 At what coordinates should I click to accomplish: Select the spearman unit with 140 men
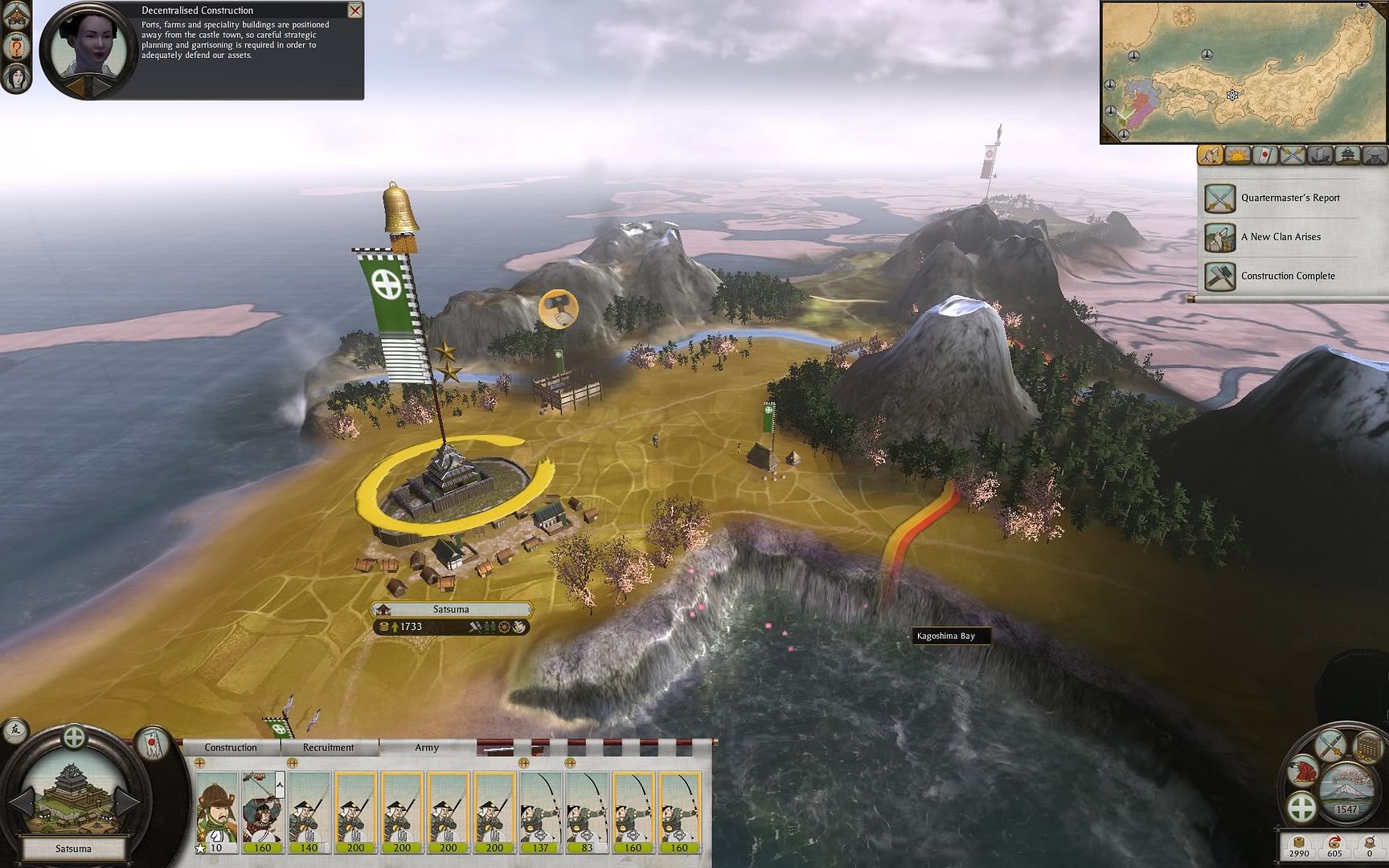coord(309,812)
